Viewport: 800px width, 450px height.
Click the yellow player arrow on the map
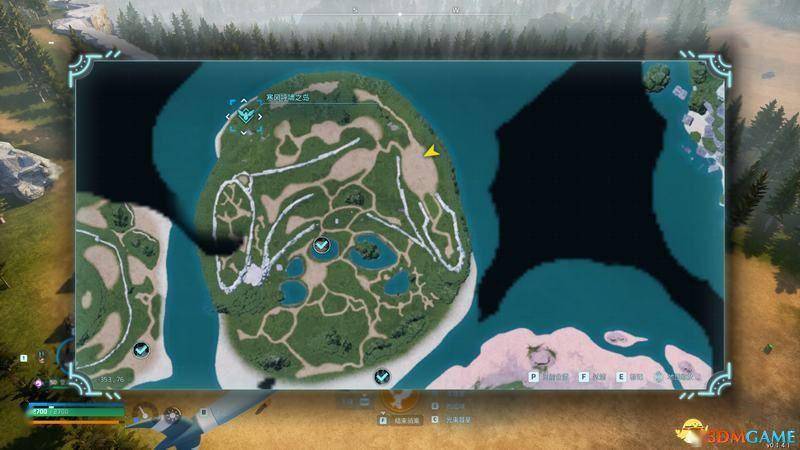click(431, 151)
